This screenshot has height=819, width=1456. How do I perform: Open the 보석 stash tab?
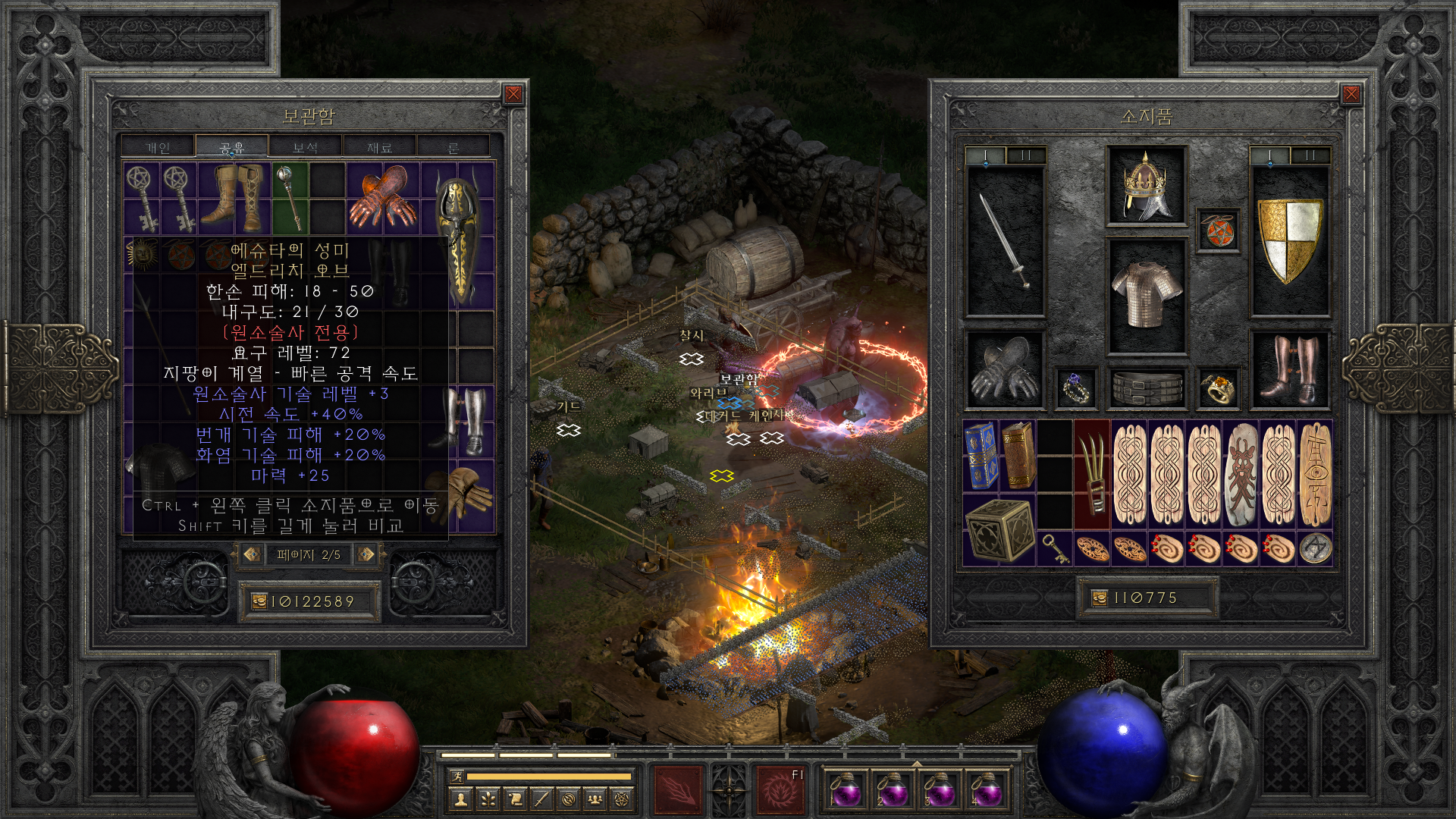[305, 147]
